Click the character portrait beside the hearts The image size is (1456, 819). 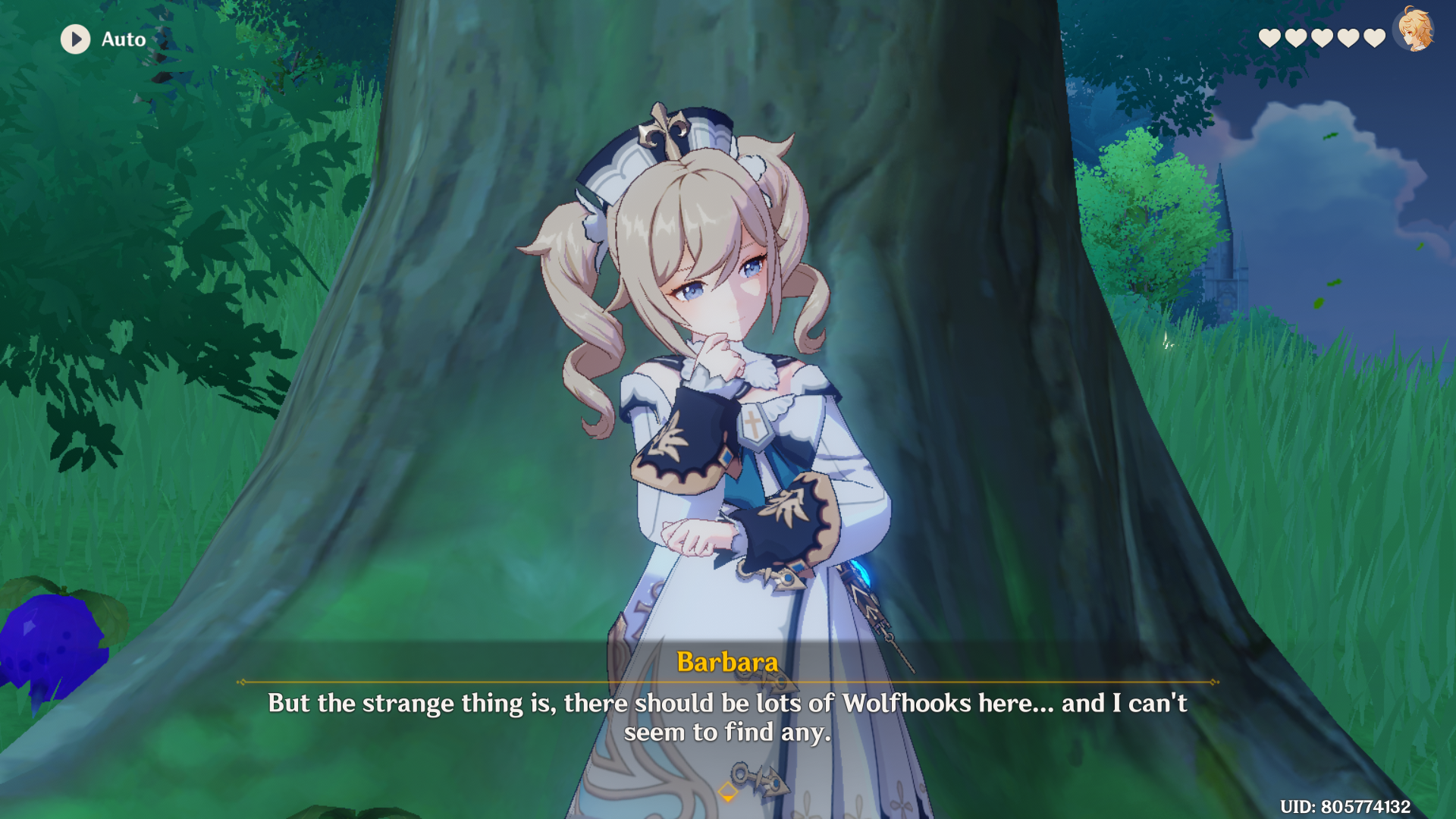point(1414,30)
